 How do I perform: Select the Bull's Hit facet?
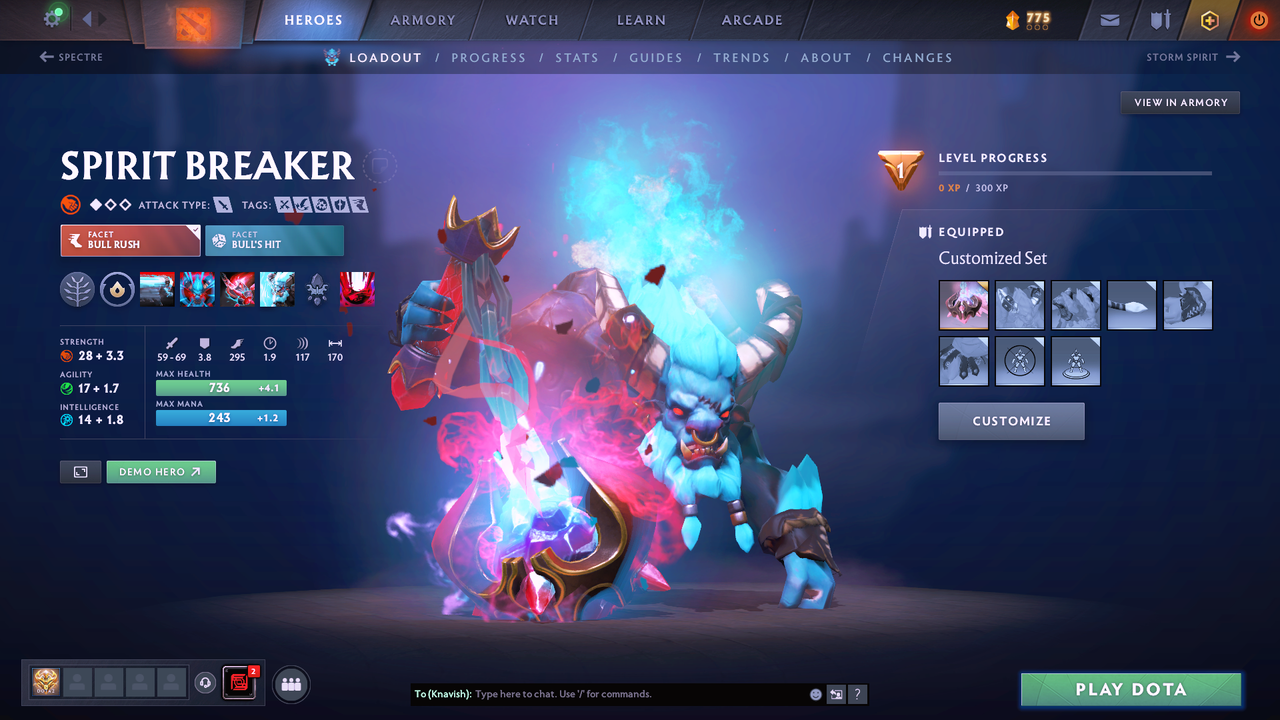click(x=274, y=240)
